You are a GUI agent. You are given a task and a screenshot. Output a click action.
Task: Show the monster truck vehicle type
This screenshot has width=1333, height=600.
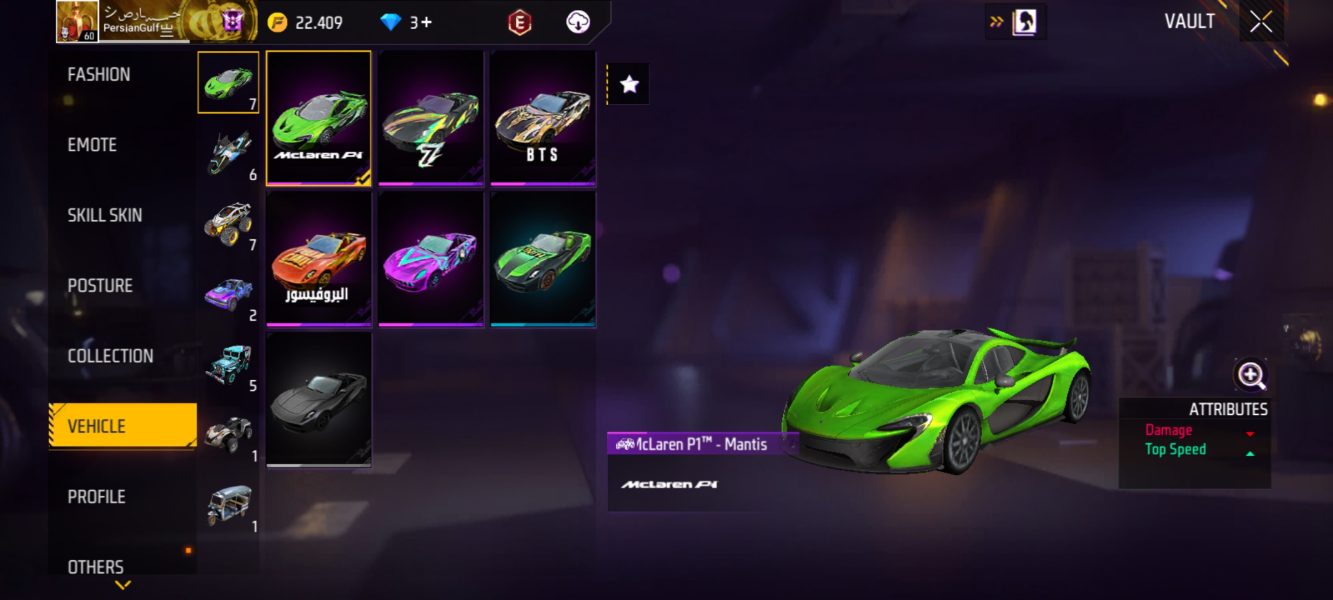click(x=228, y=222)
